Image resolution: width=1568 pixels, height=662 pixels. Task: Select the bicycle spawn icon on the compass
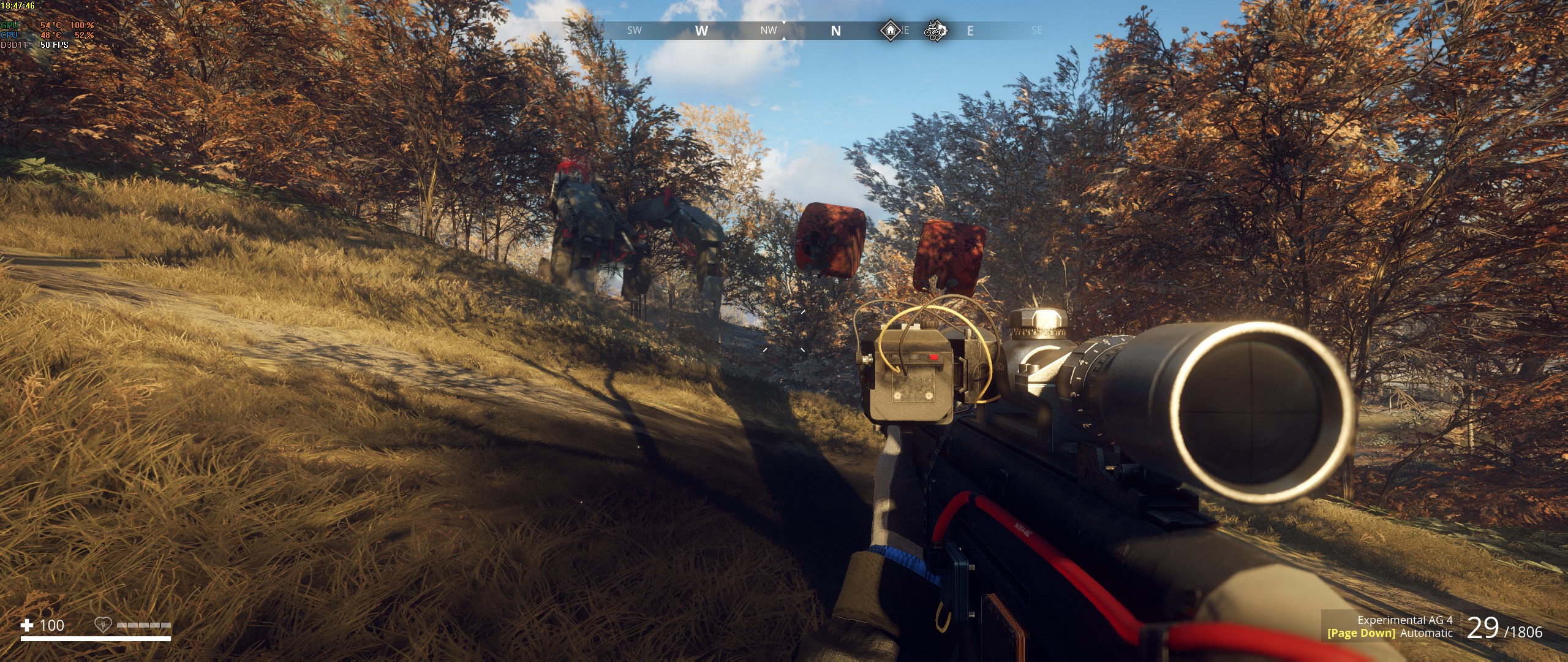[x=933, y=31]
